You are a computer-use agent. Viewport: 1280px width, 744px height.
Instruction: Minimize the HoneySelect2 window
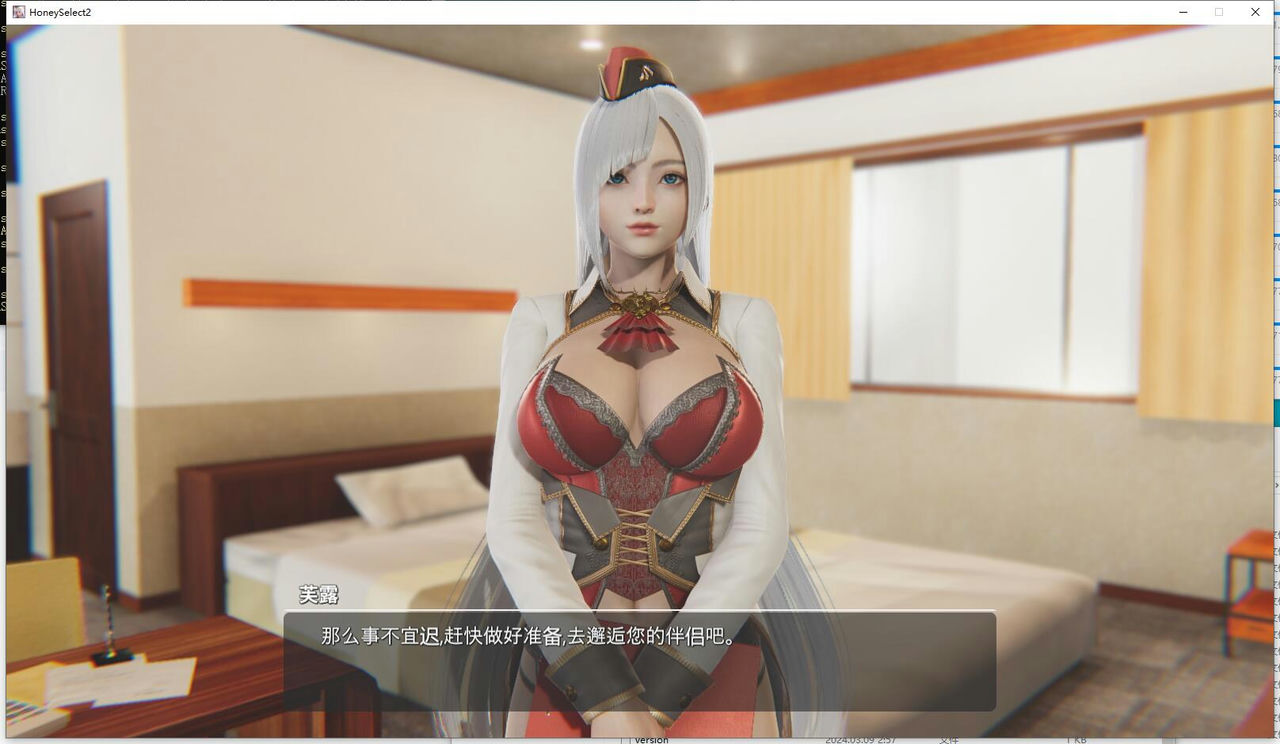pos(1182,12)
